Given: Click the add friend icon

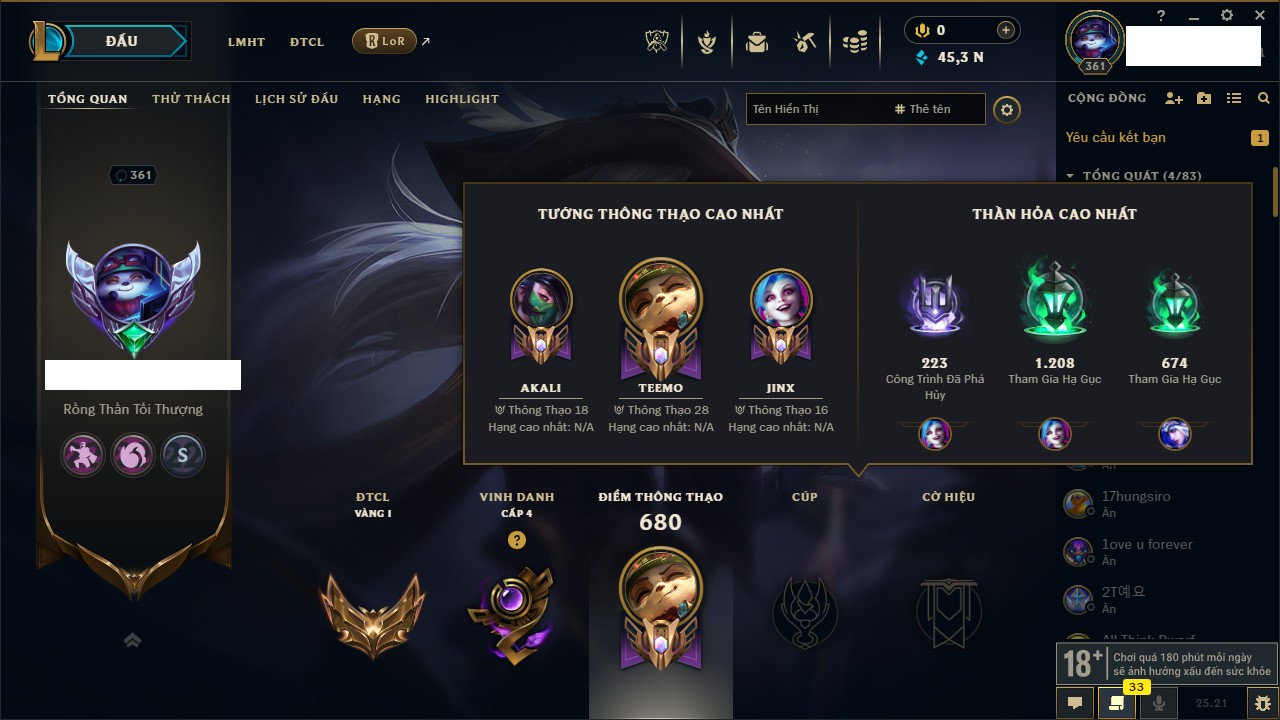Looking at the screenshot, I should (x=1174, y=98).
